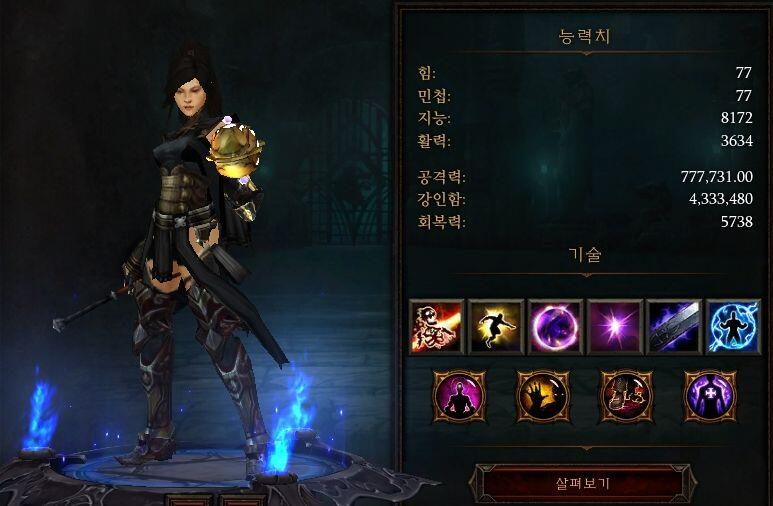
Task: Click the red cracked figure passive icon
Action: (x=626, y=395)
